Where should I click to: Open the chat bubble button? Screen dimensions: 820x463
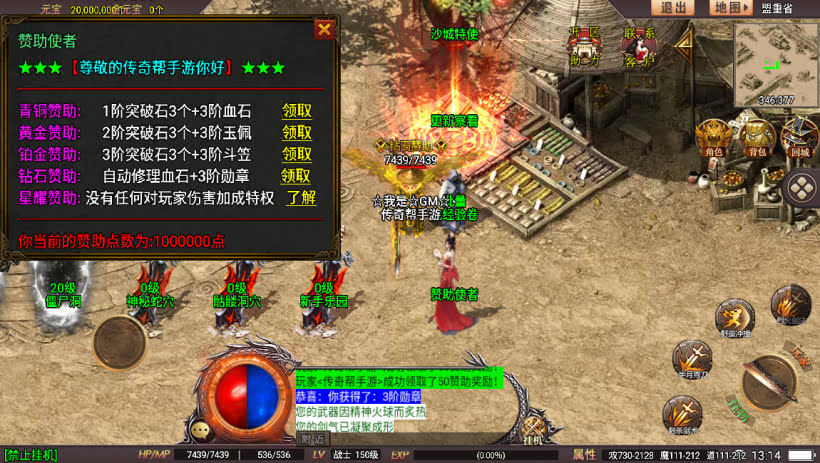[203, 430]
